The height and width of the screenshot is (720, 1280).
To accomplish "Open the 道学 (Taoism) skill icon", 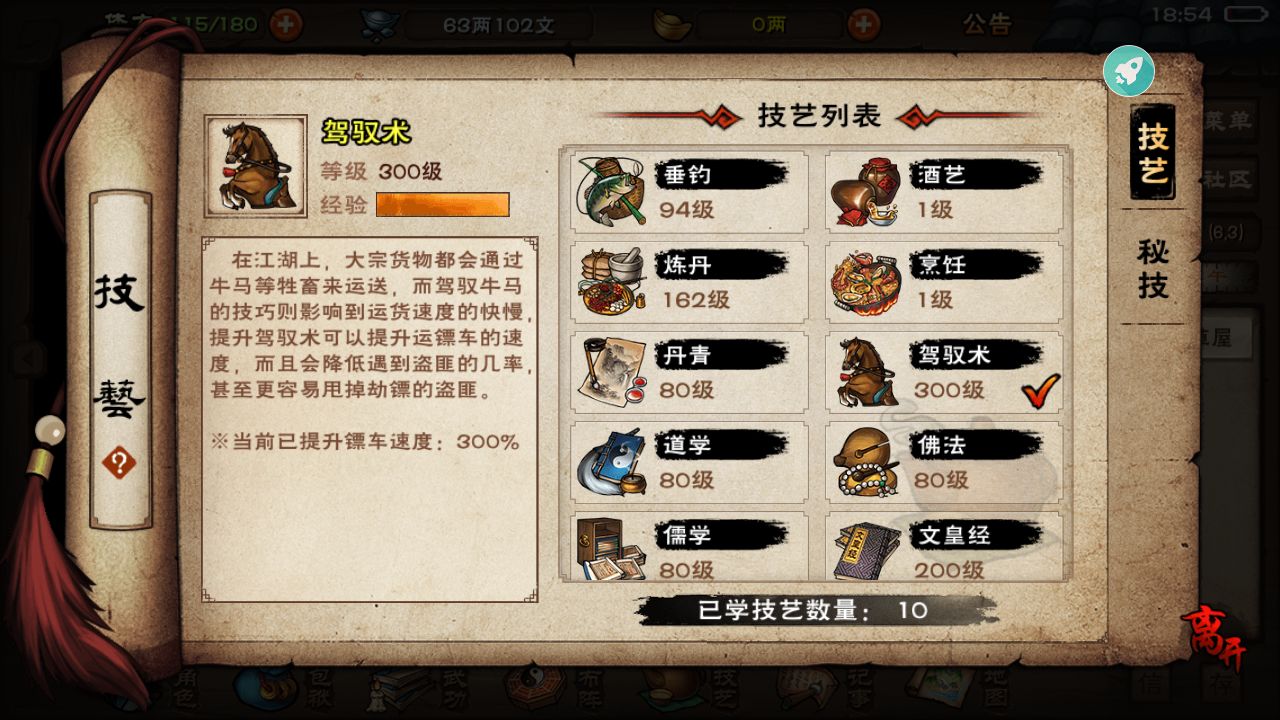I will (610, 463).
